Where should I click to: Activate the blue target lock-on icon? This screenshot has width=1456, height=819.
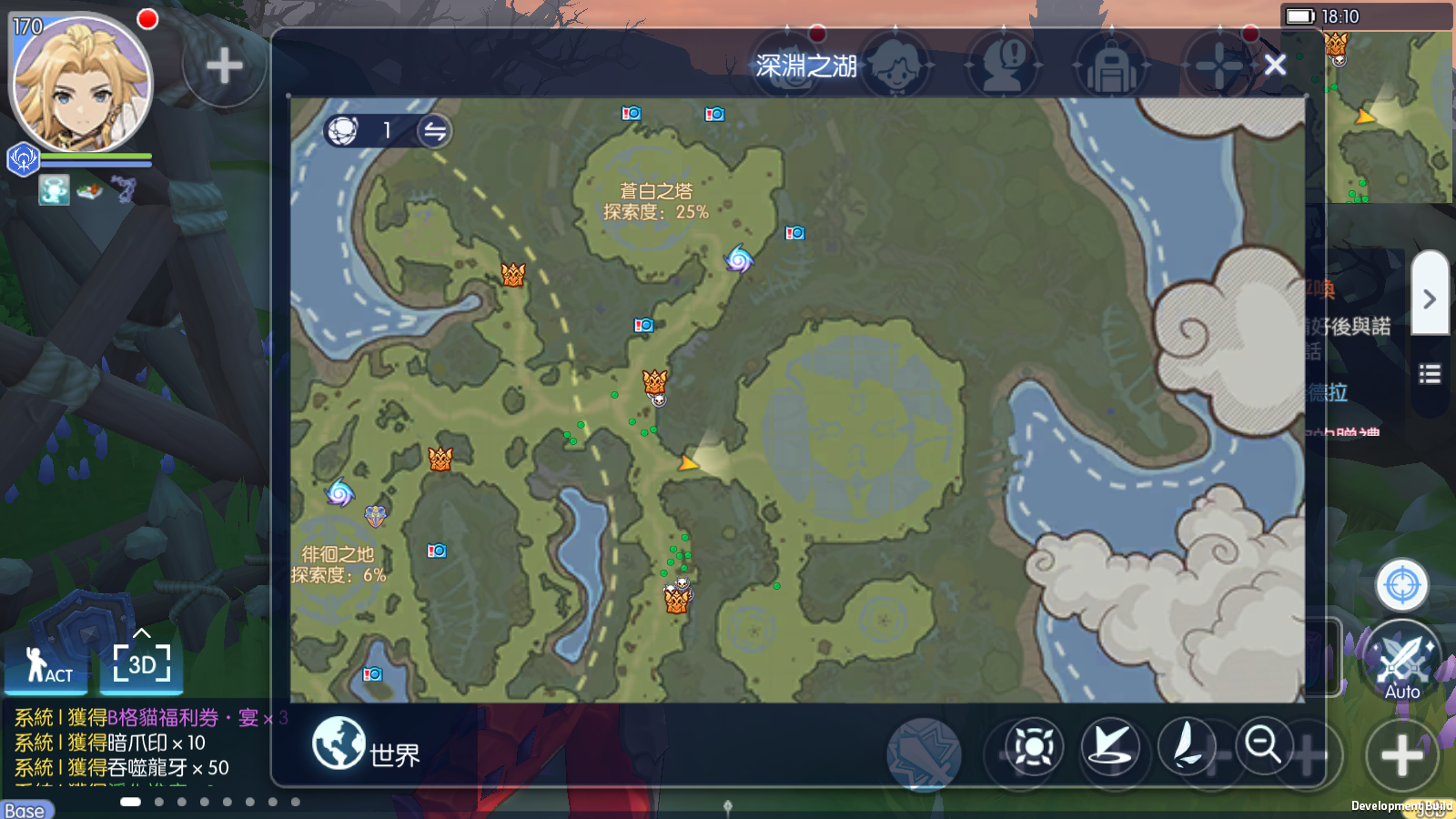click(1401, 584)
